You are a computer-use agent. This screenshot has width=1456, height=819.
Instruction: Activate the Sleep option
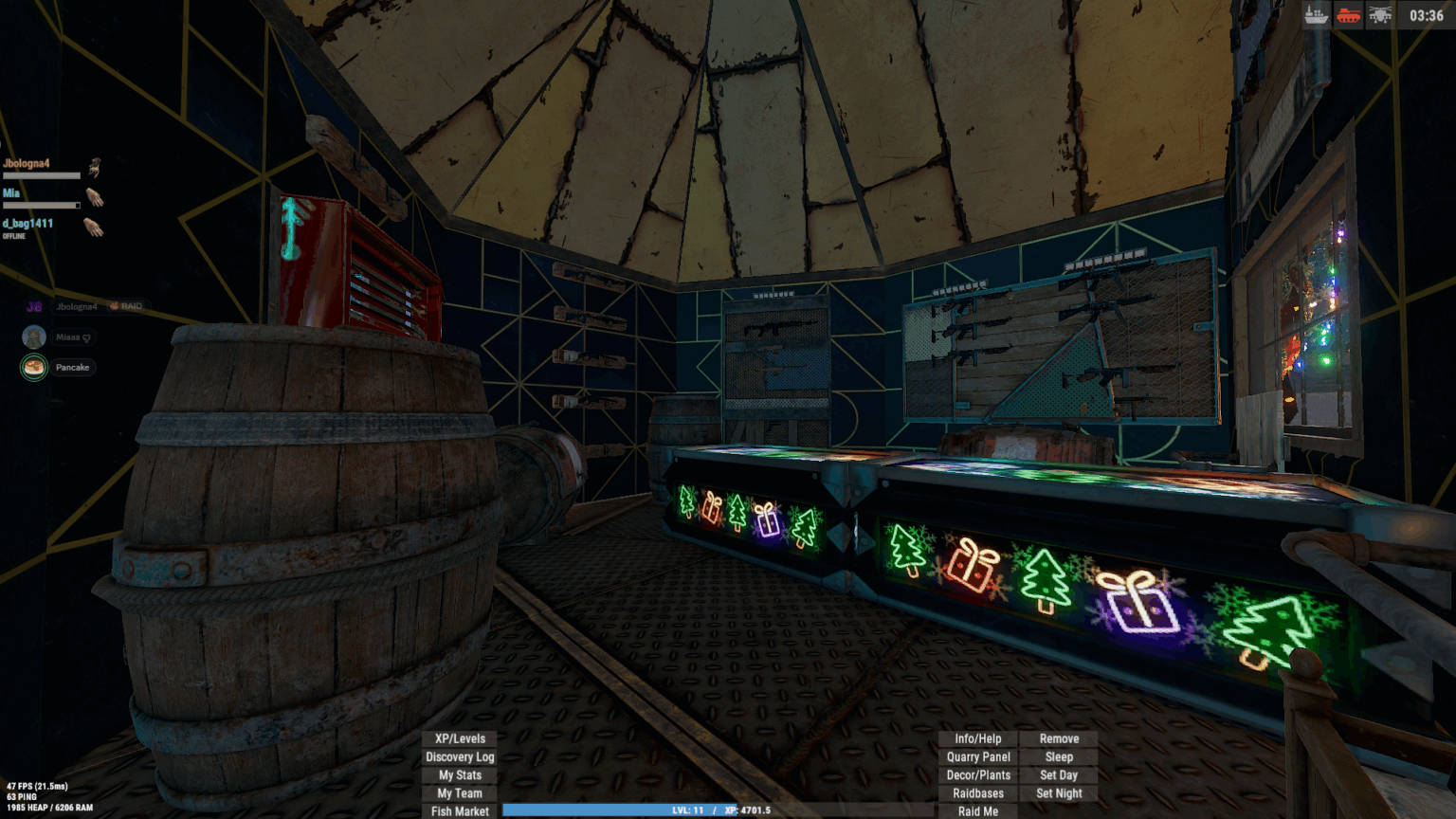pos(1059,756)
